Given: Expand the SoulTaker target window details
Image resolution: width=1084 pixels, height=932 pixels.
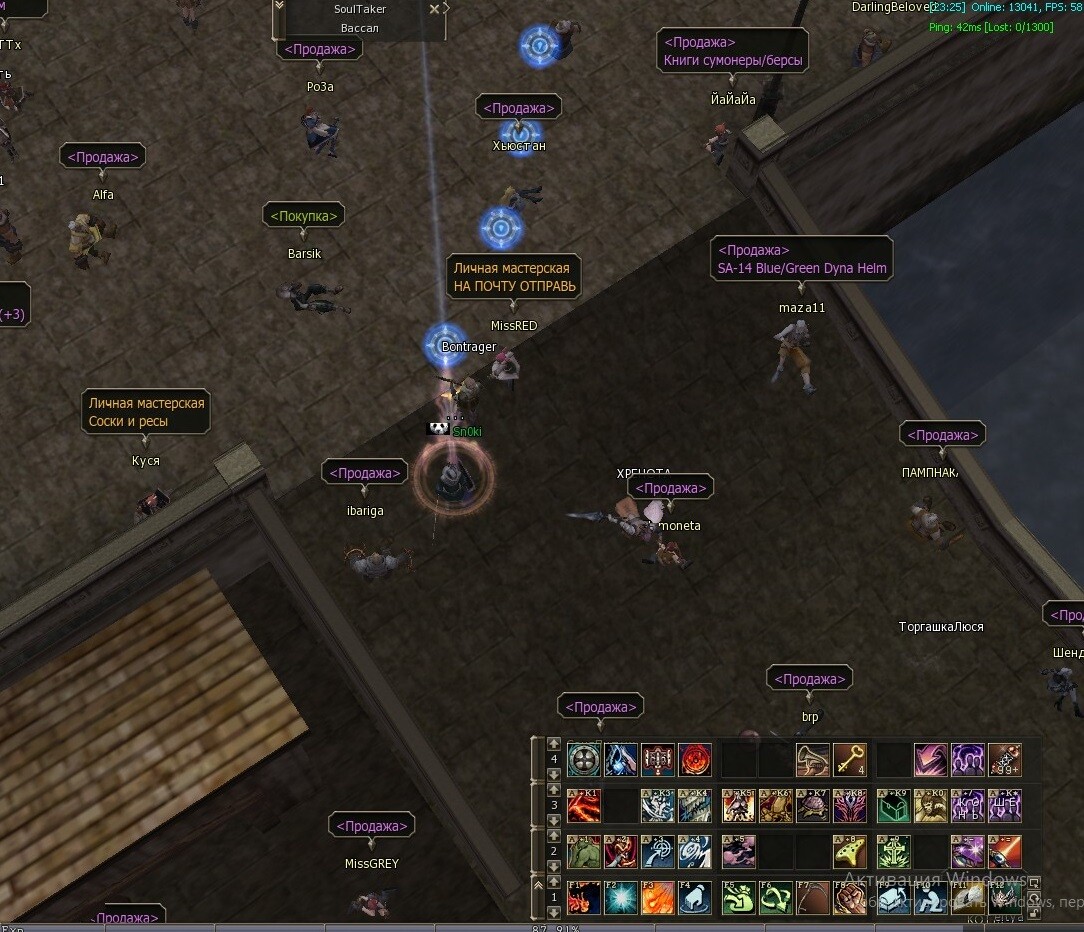Looking at the screenshot, I should (279, 6).
